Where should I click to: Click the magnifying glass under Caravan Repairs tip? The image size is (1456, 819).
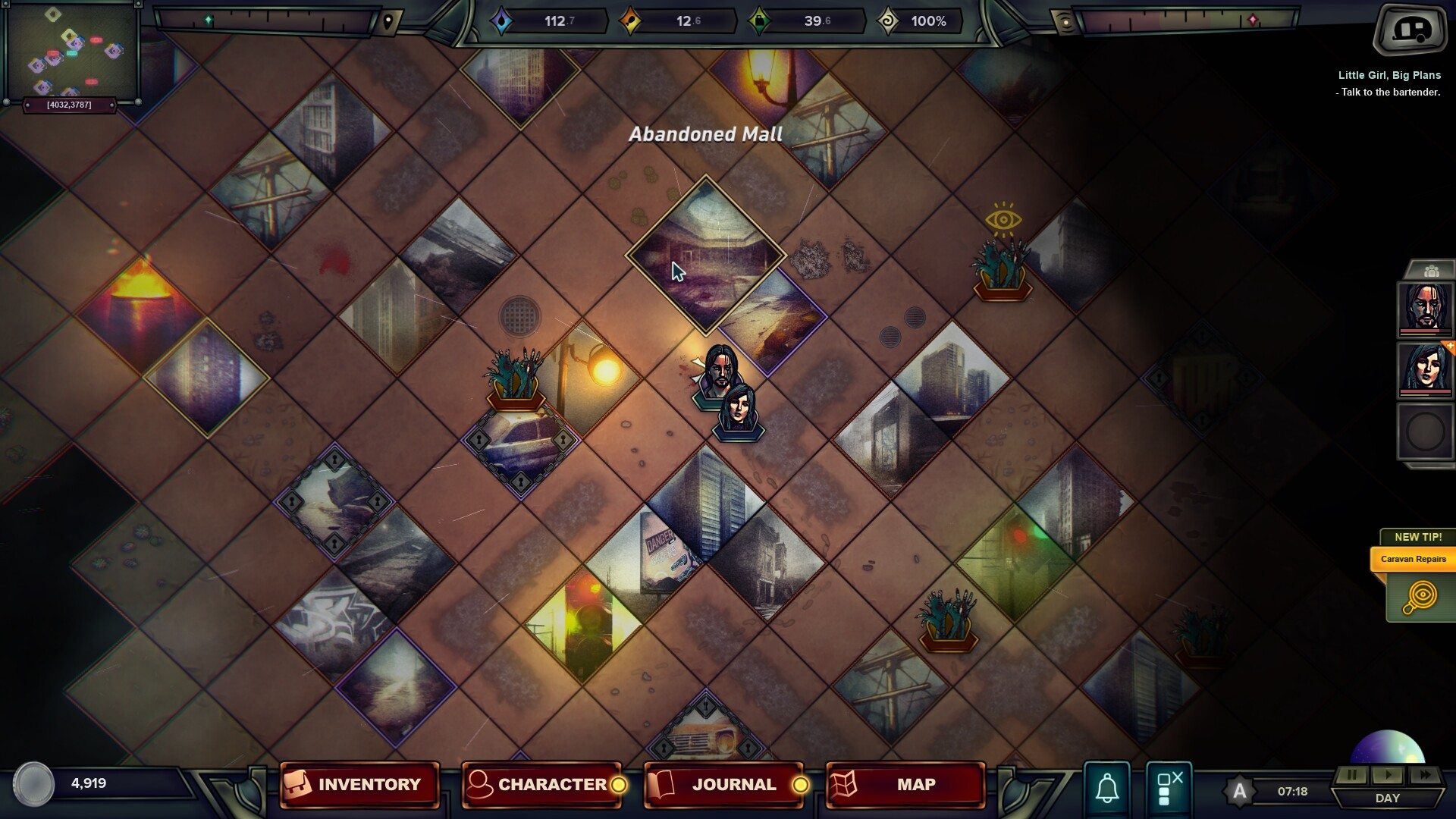click(1421, 596)
